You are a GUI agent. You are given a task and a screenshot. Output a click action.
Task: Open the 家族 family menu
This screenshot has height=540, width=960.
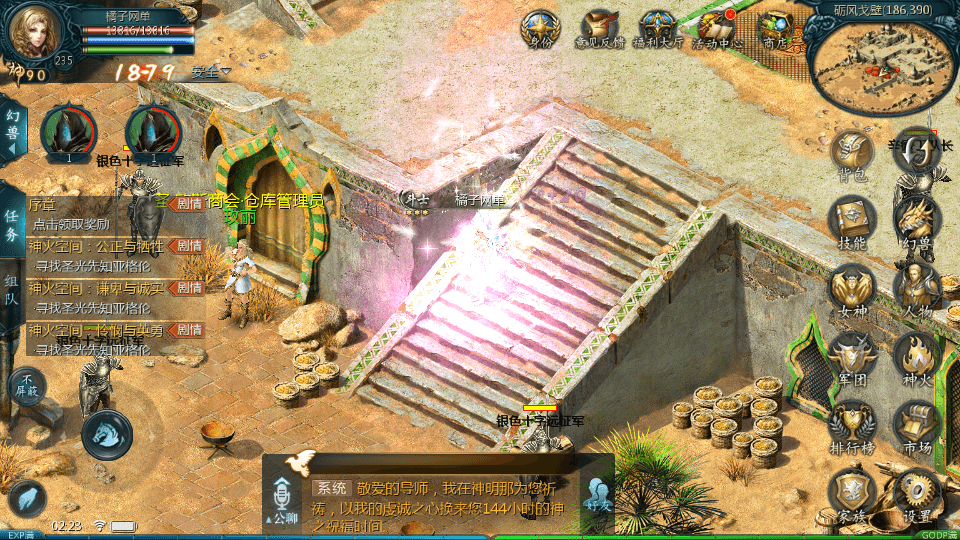coord(852,494)
